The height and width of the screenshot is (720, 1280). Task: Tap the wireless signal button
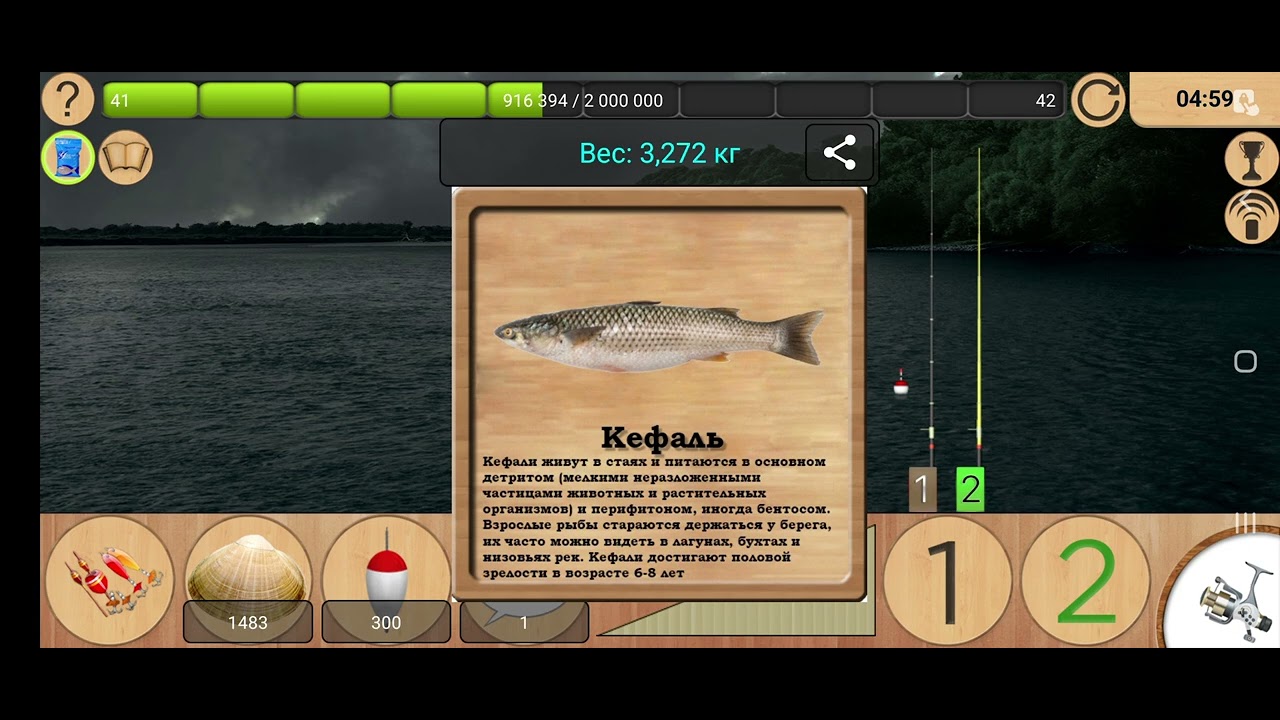(1252, 216)
